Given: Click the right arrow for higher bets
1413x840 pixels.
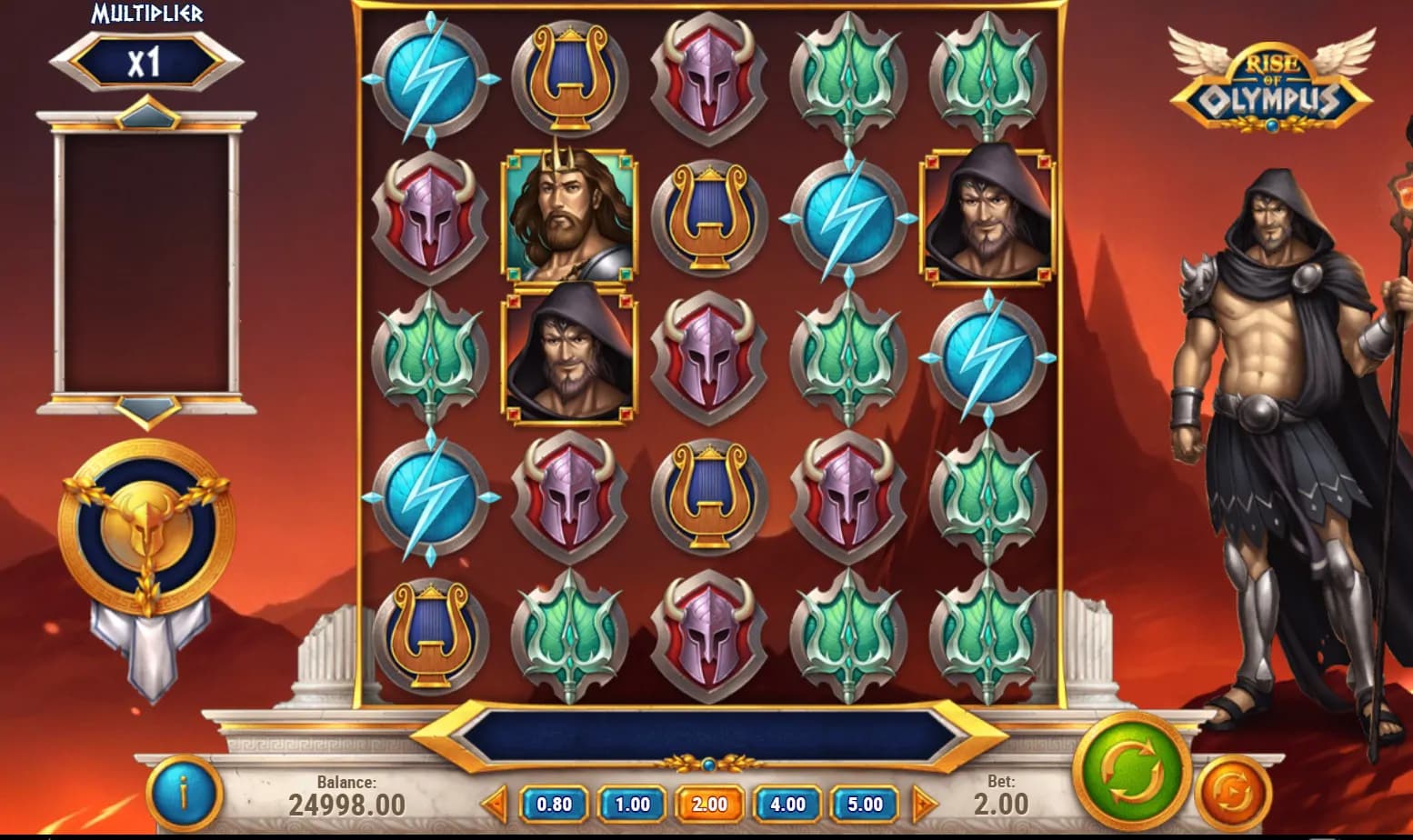Looking at the screenshot, I should click(x=923, y=805).
